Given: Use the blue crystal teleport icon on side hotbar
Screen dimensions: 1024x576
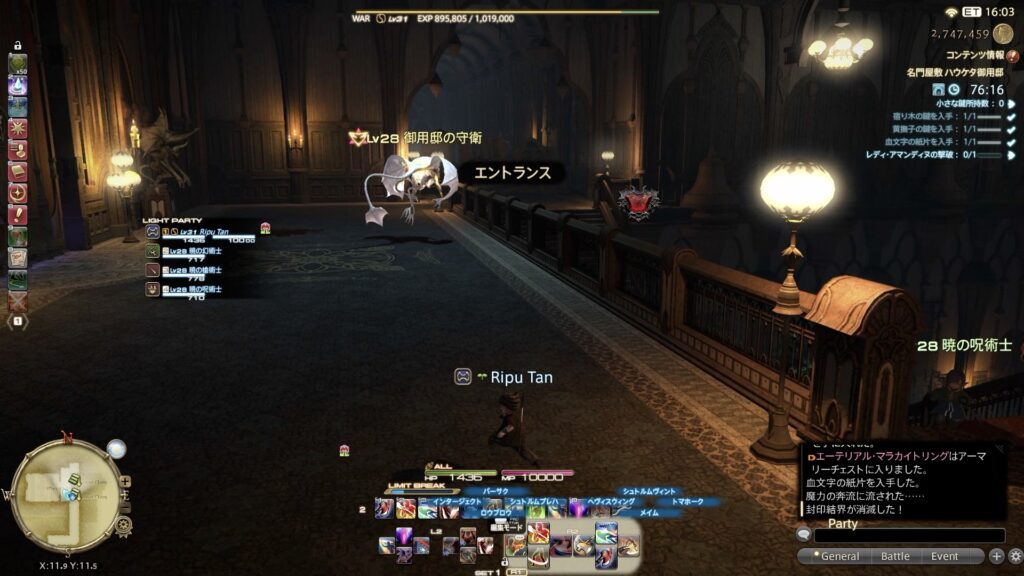Looking at the screenshot, I should pyautogui.click(x=18, y=86).
